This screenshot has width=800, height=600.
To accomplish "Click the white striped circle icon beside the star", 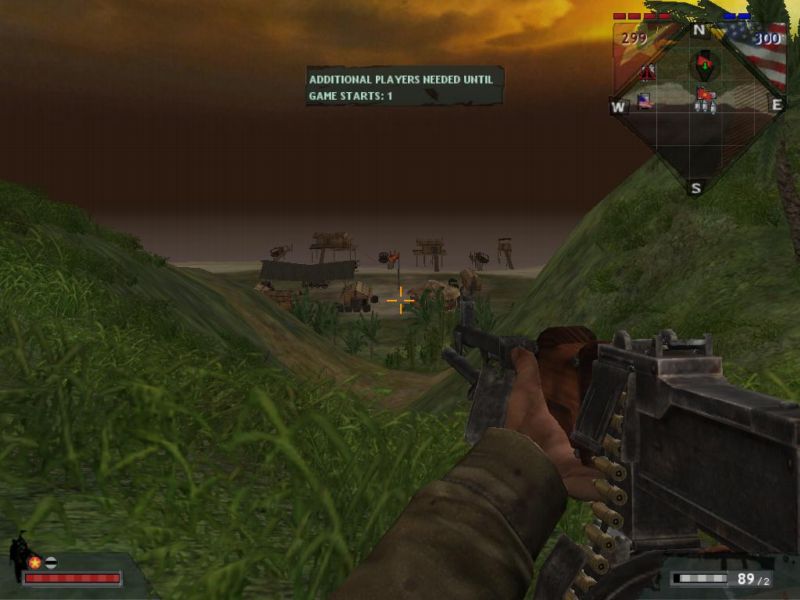I will [x=50, y=562].
